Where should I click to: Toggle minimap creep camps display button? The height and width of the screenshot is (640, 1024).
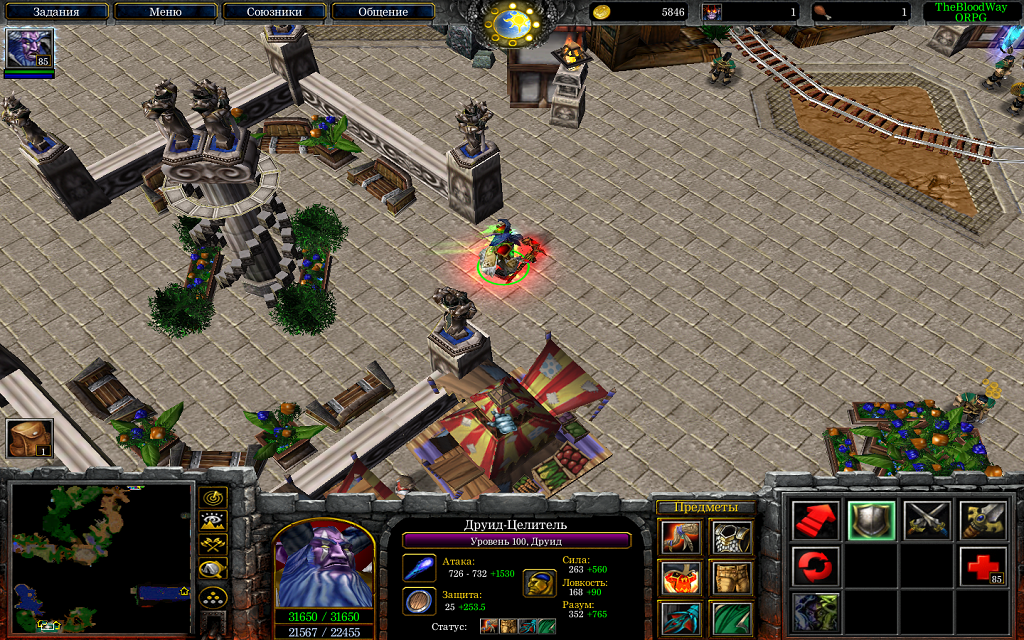point(213,571)
